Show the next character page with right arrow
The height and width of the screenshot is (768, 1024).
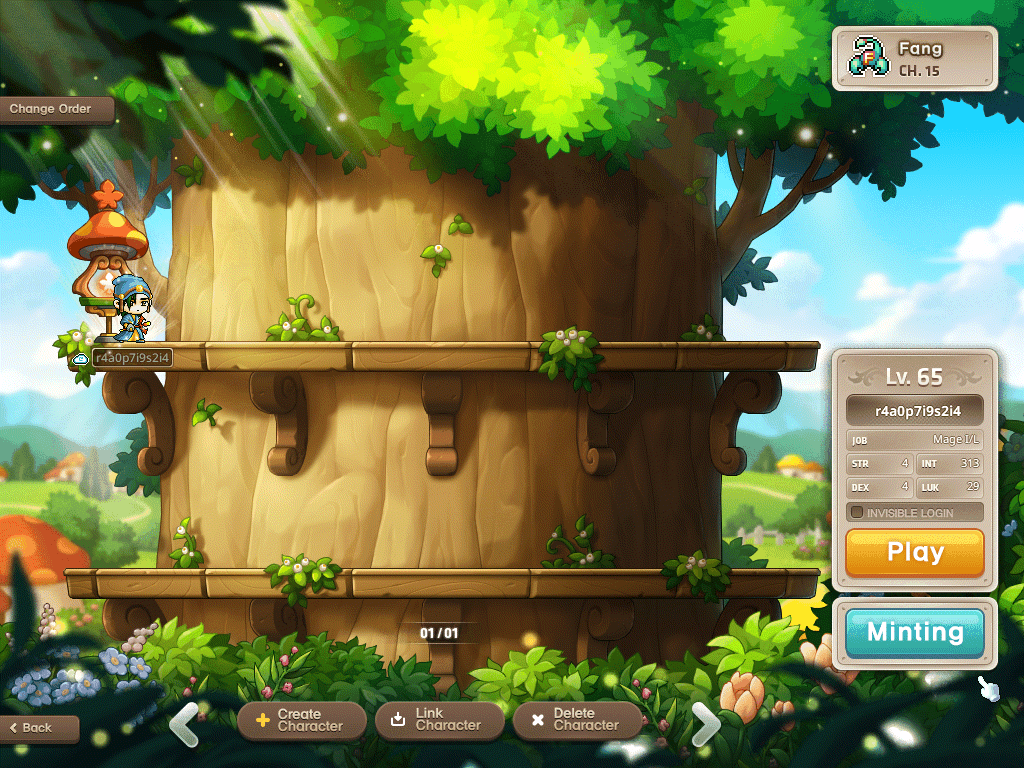tap(706, 724)
